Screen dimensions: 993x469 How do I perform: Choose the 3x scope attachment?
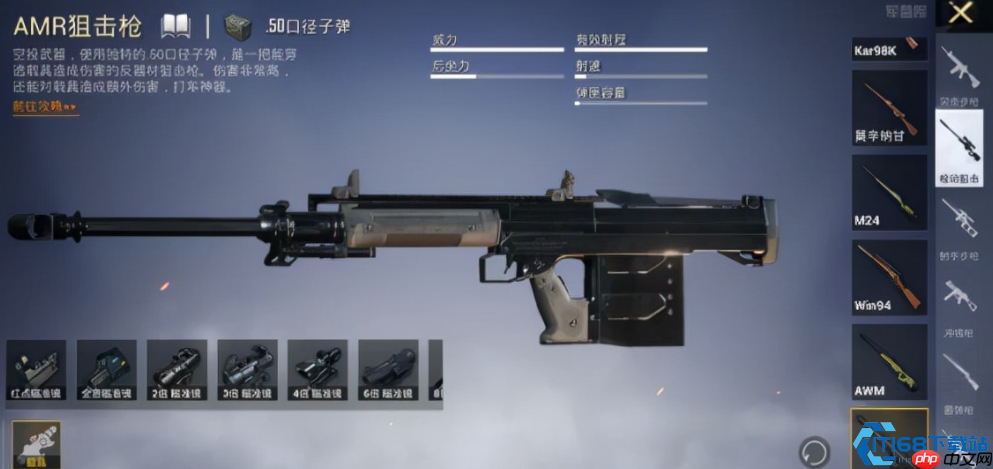point(247,373)
